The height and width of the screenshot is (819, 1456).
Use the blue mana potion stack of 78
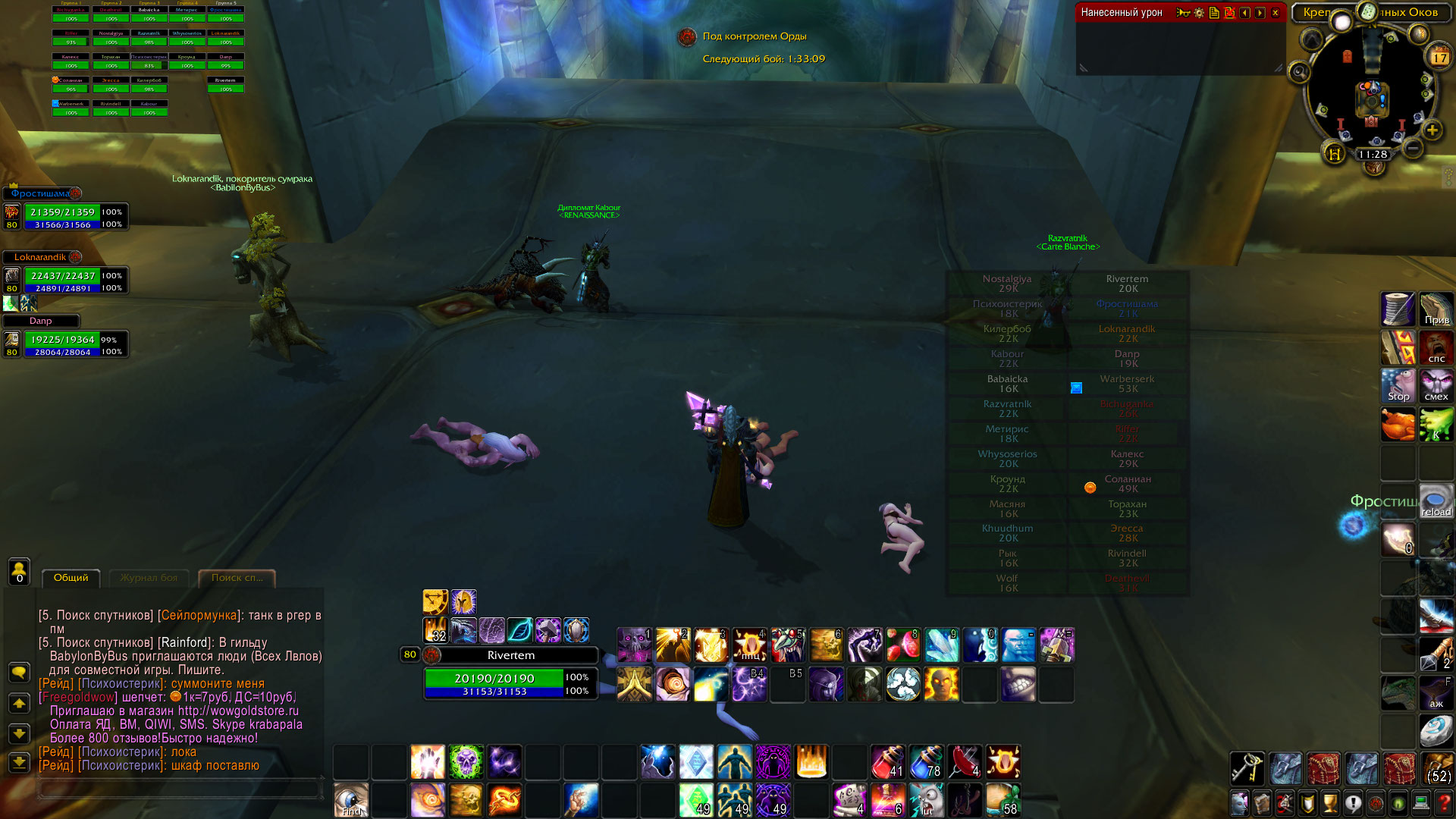click(926, 761)
